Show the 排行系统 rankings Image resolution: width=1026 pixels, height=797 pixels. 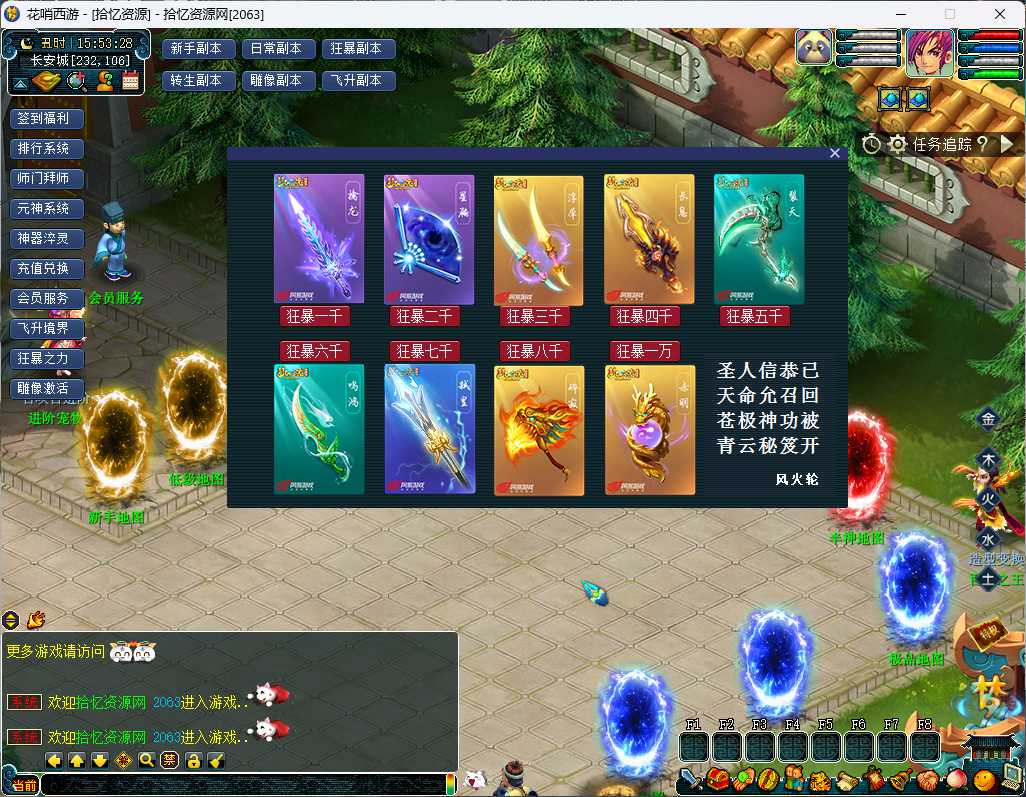click(46, 148)
